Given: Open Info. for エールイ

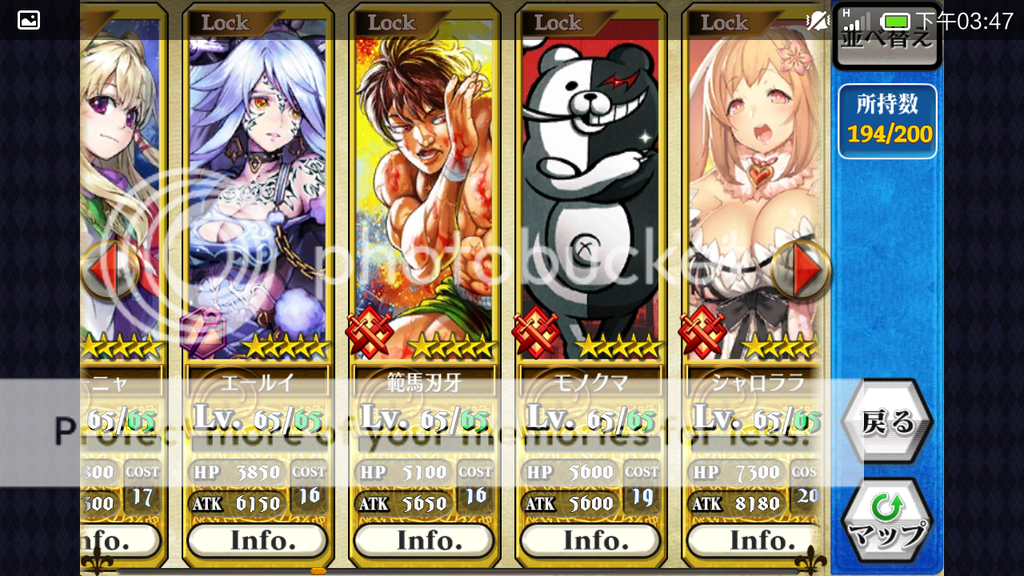Looking at the screenshot, I should point(257,540).
